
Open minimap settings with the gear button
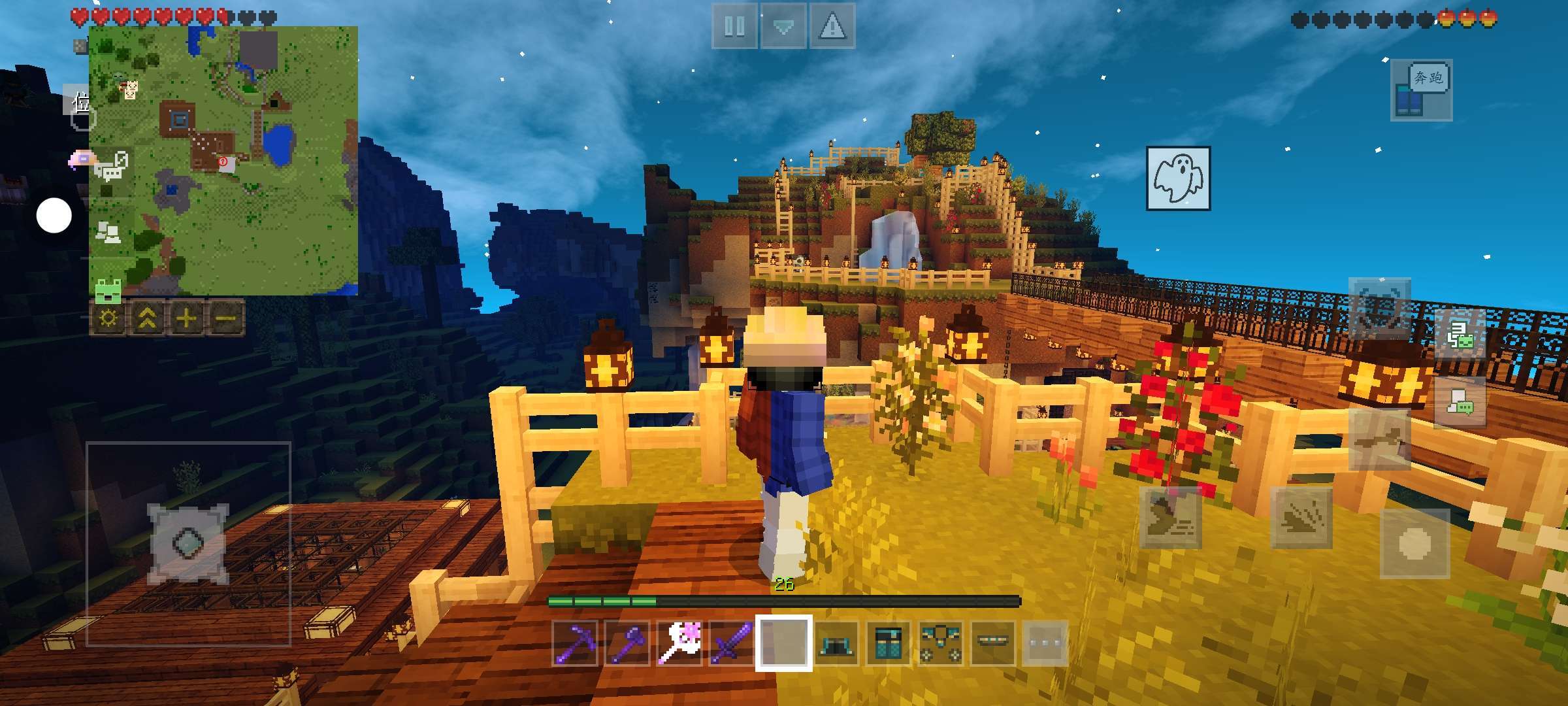click(x=108, y=318)
